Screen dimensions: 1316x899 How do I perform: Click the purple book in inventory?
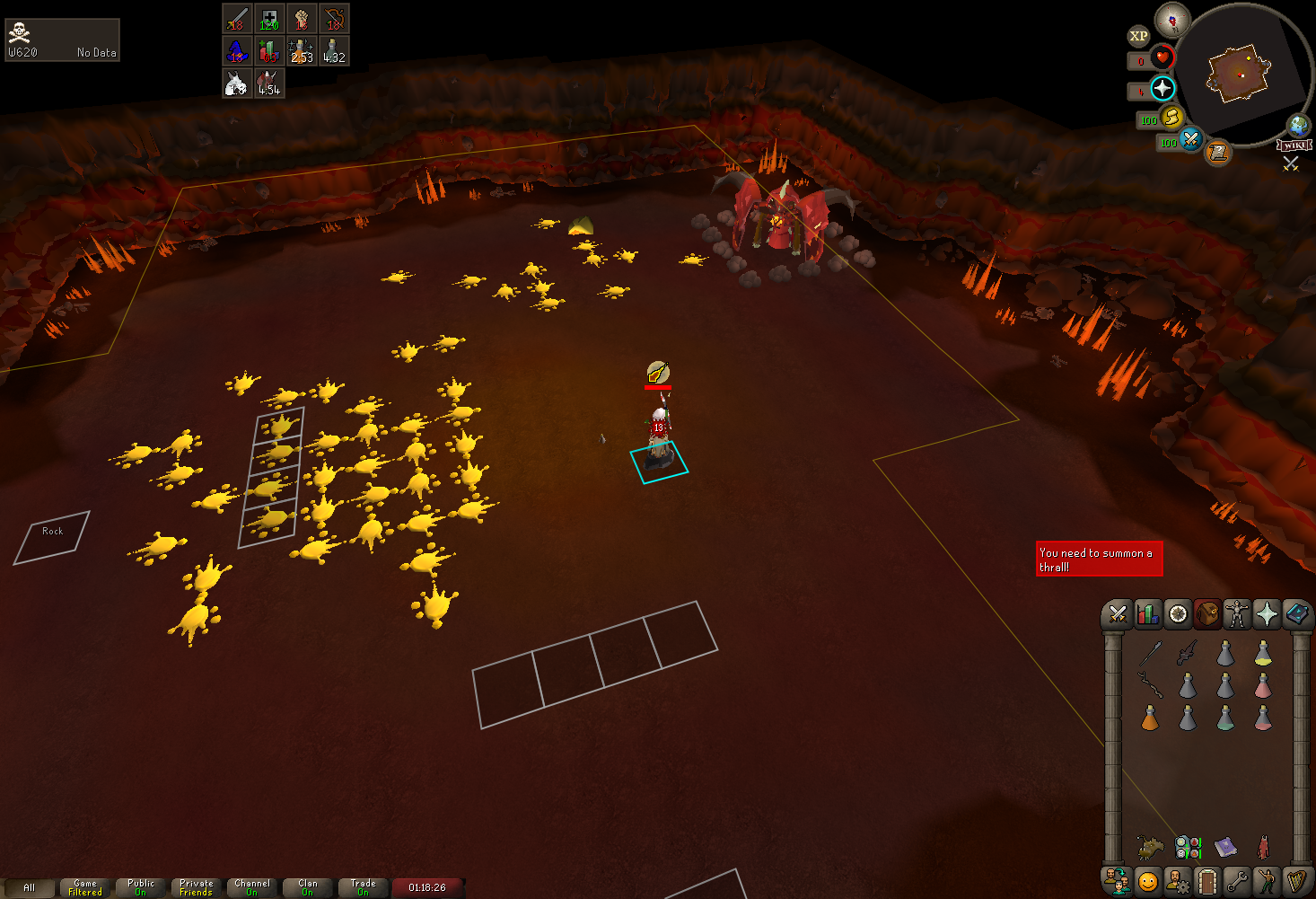point(1225,847)
